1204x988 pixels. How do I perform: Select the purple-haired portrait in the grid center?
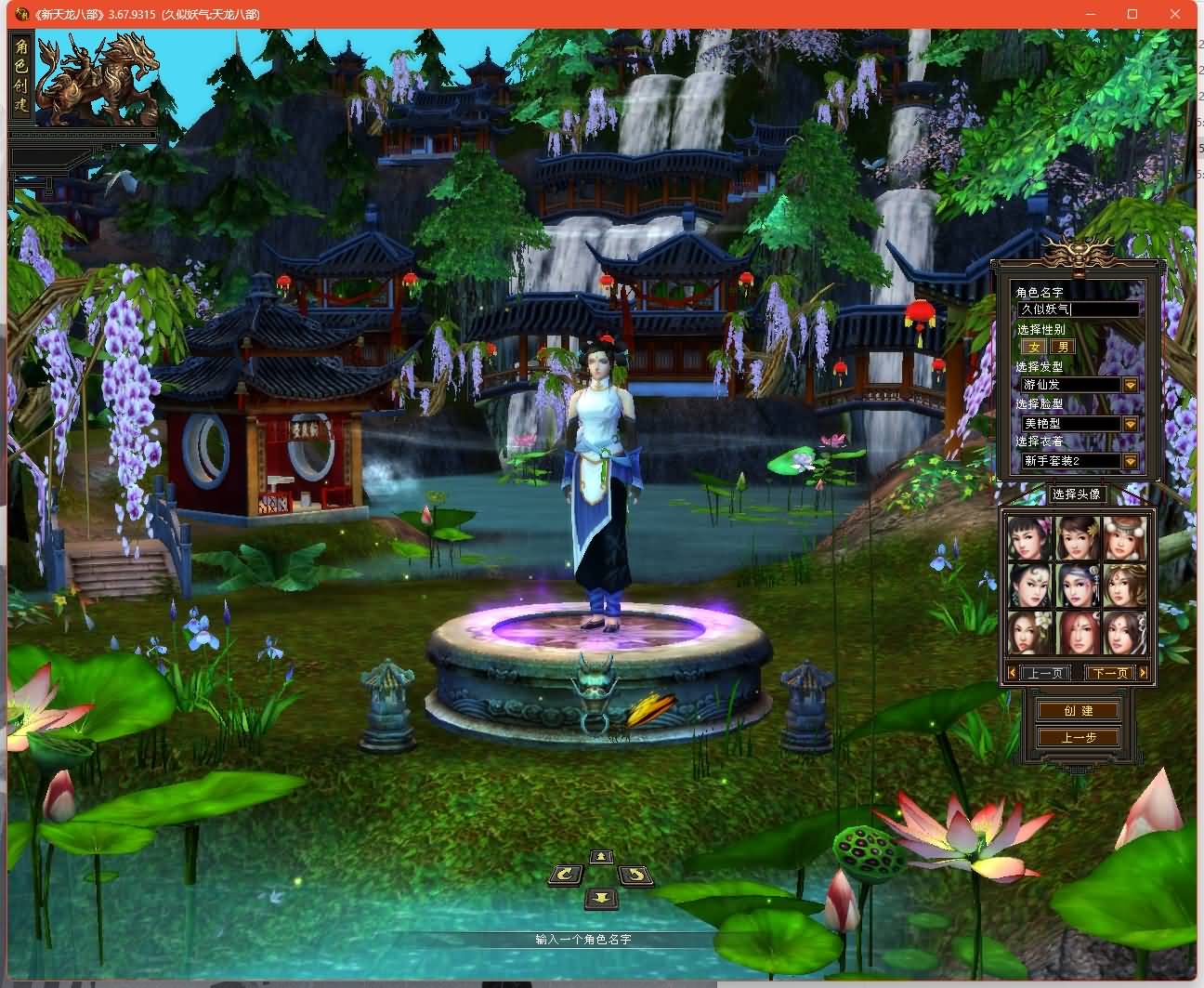(x=1078, y=586)
